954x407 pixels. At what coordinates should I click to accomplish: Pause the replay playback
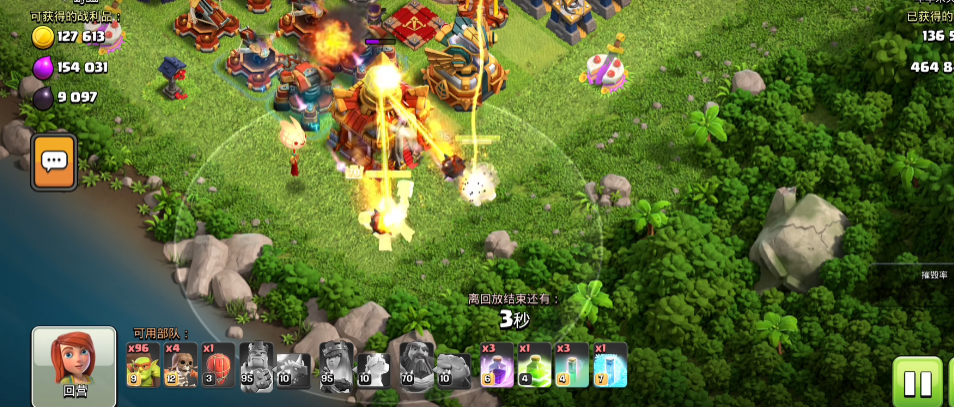pos(917,383)
